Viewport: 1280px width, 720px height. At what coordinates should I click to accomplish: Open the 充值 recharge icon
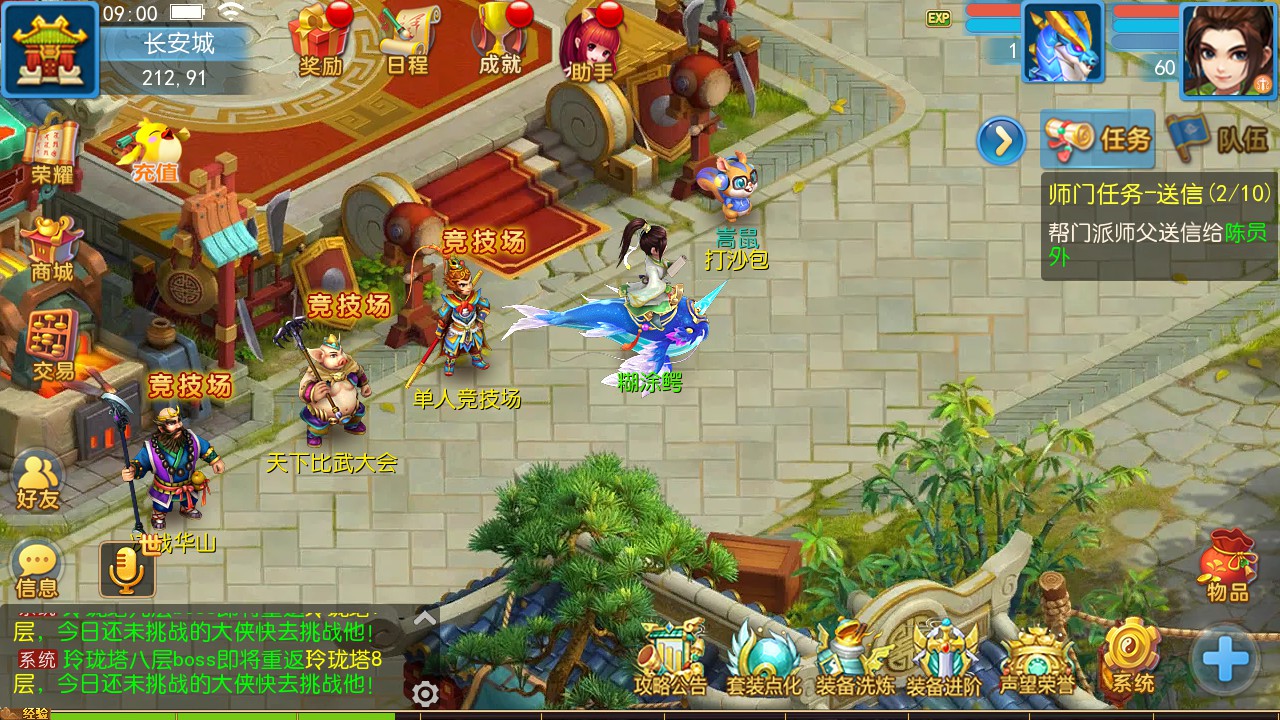click(153, 150)
